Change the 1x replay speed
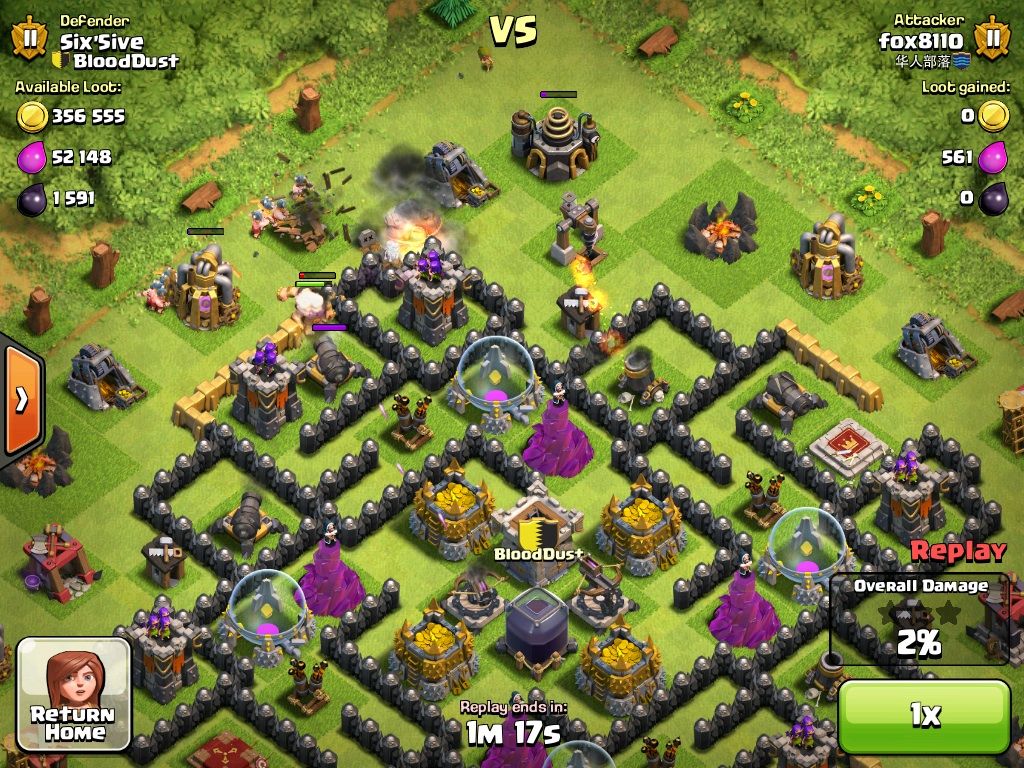 924,715
